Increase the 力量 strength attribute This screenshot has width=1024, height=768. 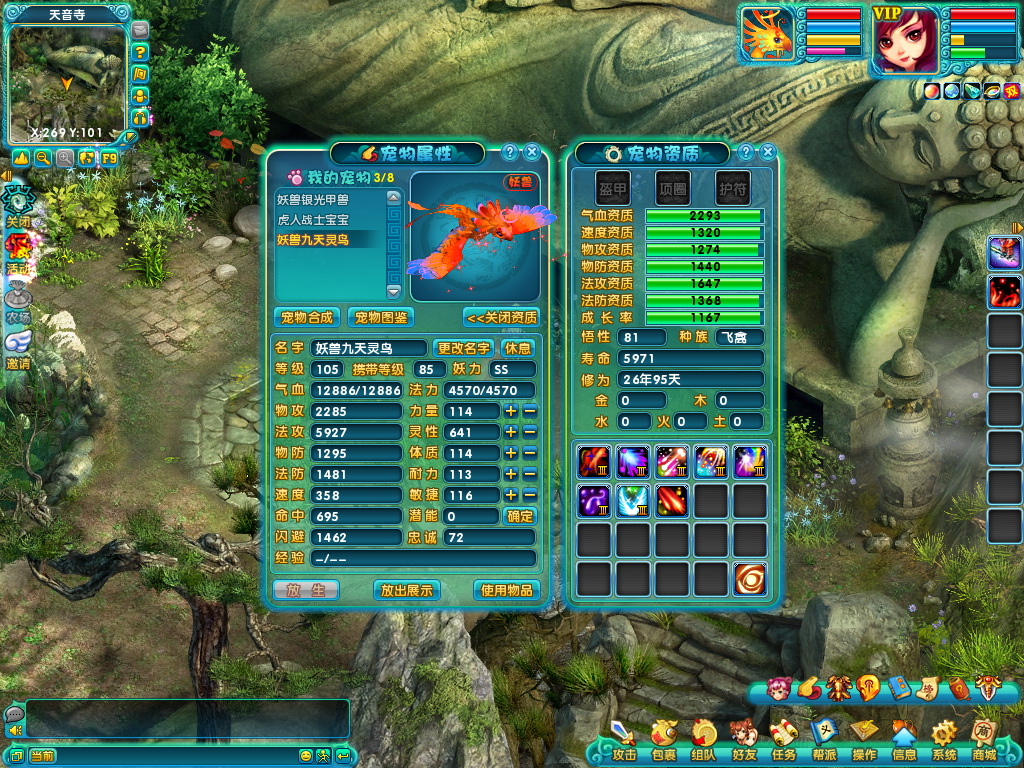(511, 411)
